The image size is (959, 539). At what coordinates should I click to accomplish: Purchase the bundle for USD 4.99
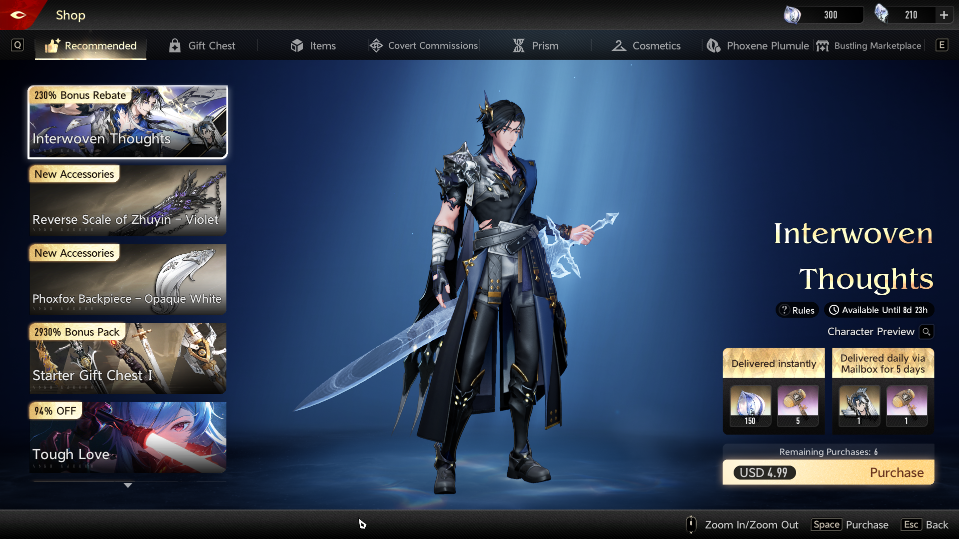point(828,473)
